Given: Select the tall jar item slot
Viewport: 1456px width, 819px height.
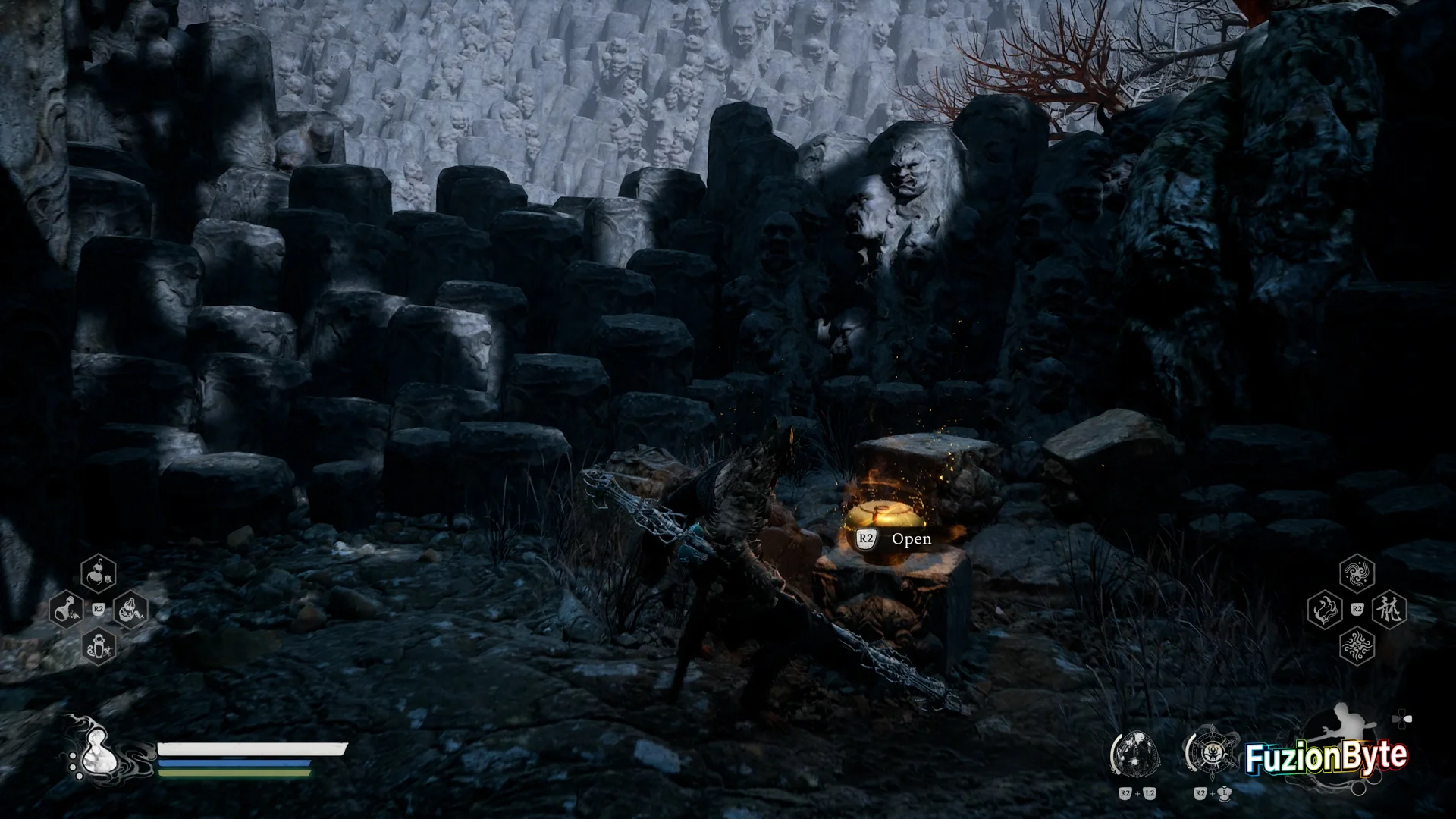Looking at the screenshot, I should (99, 646).
